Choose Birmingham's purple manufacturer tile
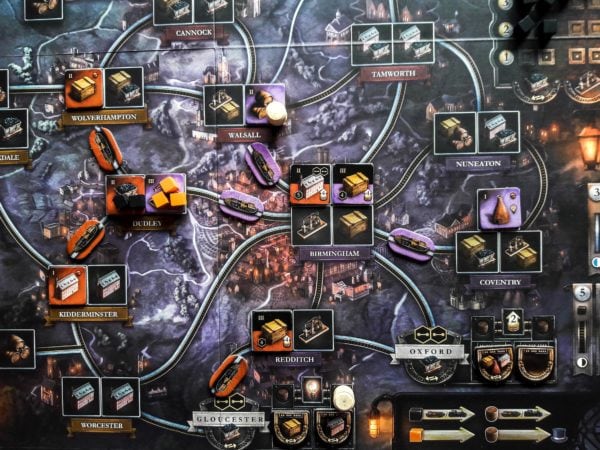 (x=352, y=184)
